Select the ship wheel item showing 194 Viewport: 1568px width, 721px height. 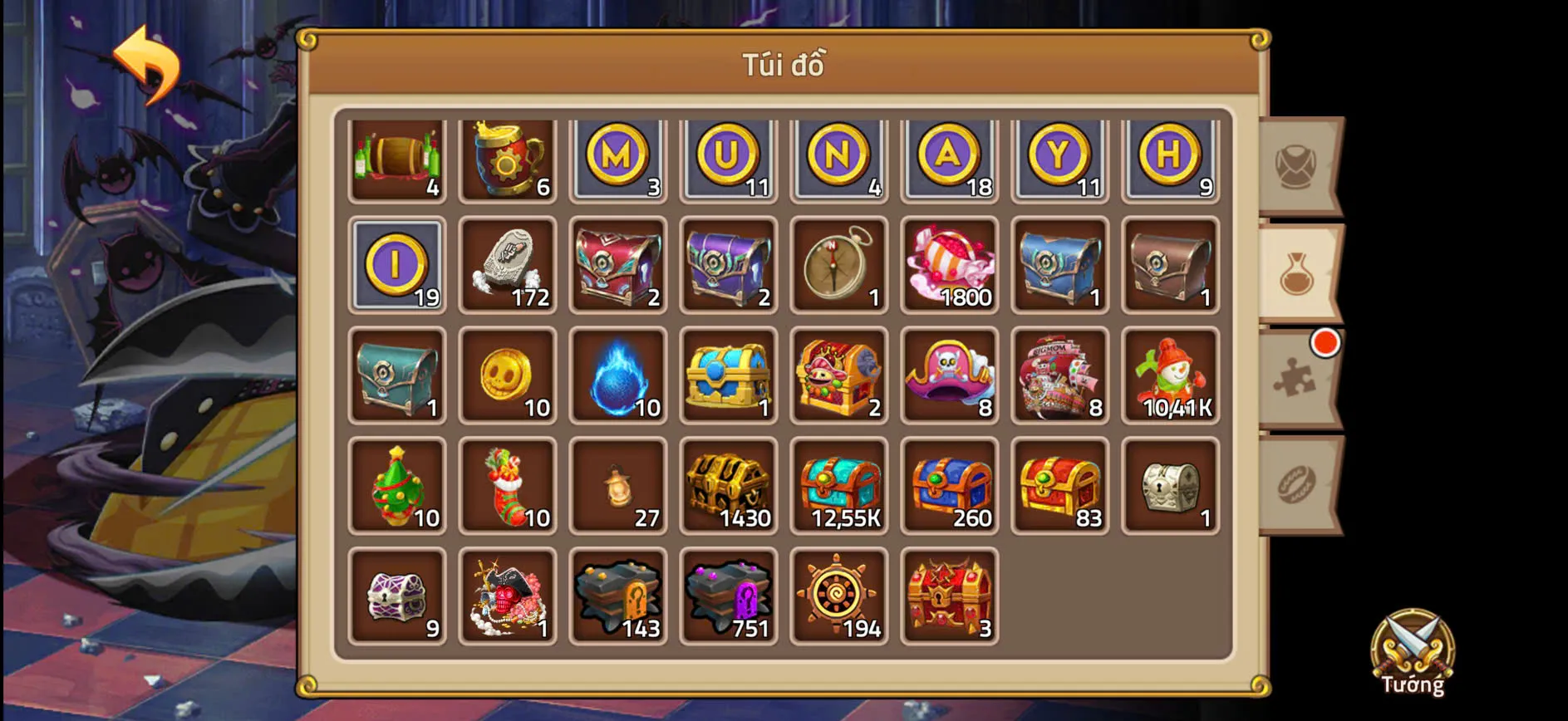pyautogui.click(x=838, y=595)
